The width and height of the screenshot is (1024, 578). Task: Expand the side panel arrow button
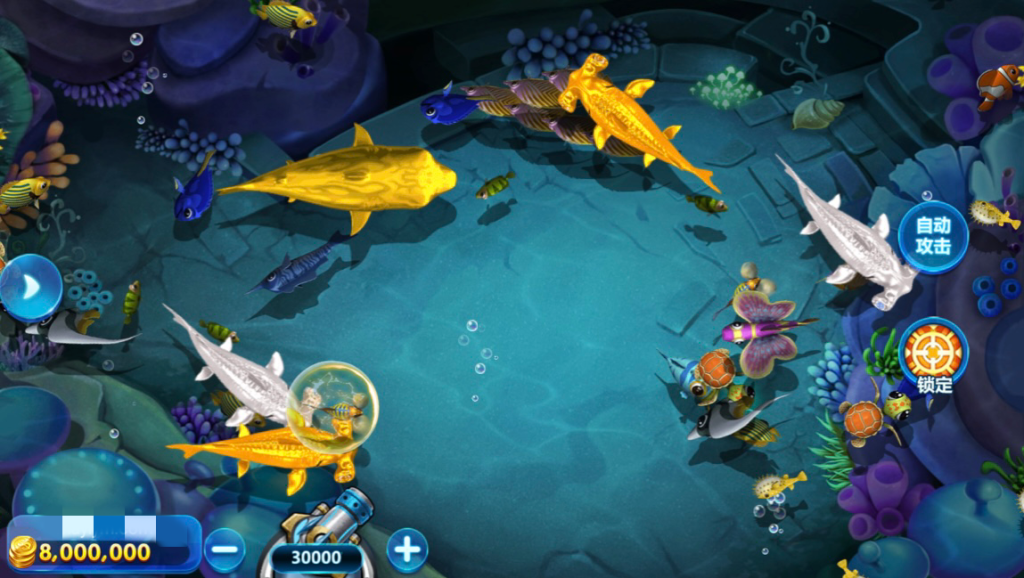point(30,288)
